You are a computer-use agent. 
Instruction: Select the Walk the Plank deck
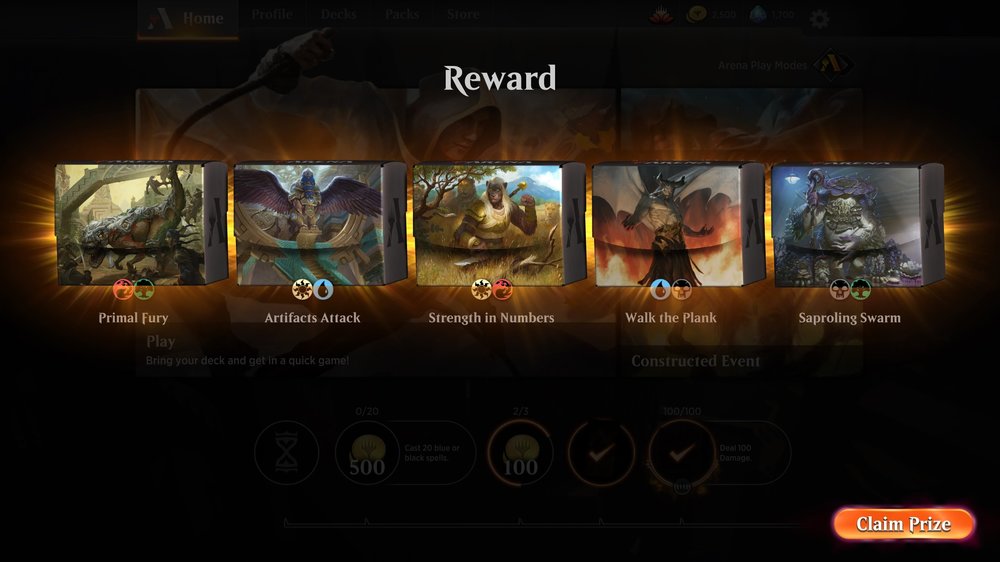pos(677,225)
